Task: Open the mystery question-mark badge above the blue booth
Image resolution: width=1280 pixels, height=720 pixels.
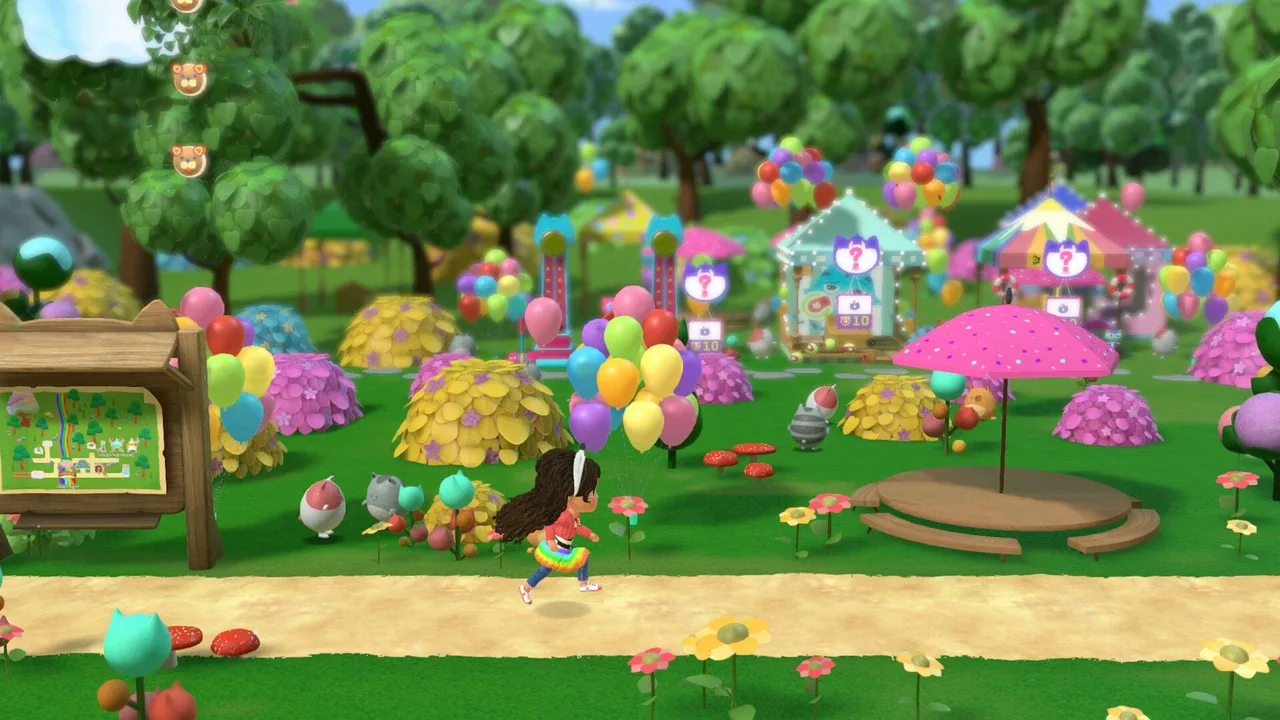Action: (x=855, y=255)
